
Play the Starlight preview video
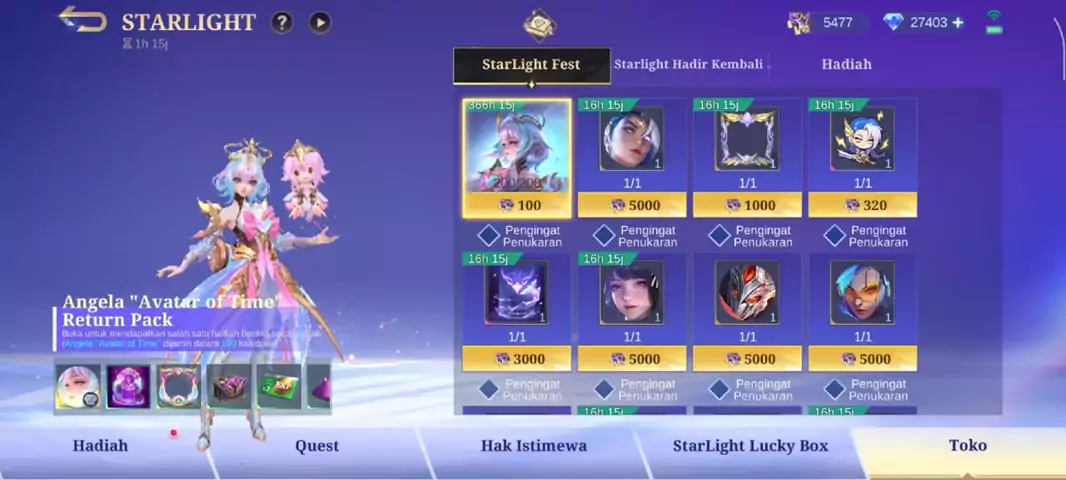(320, 22)
